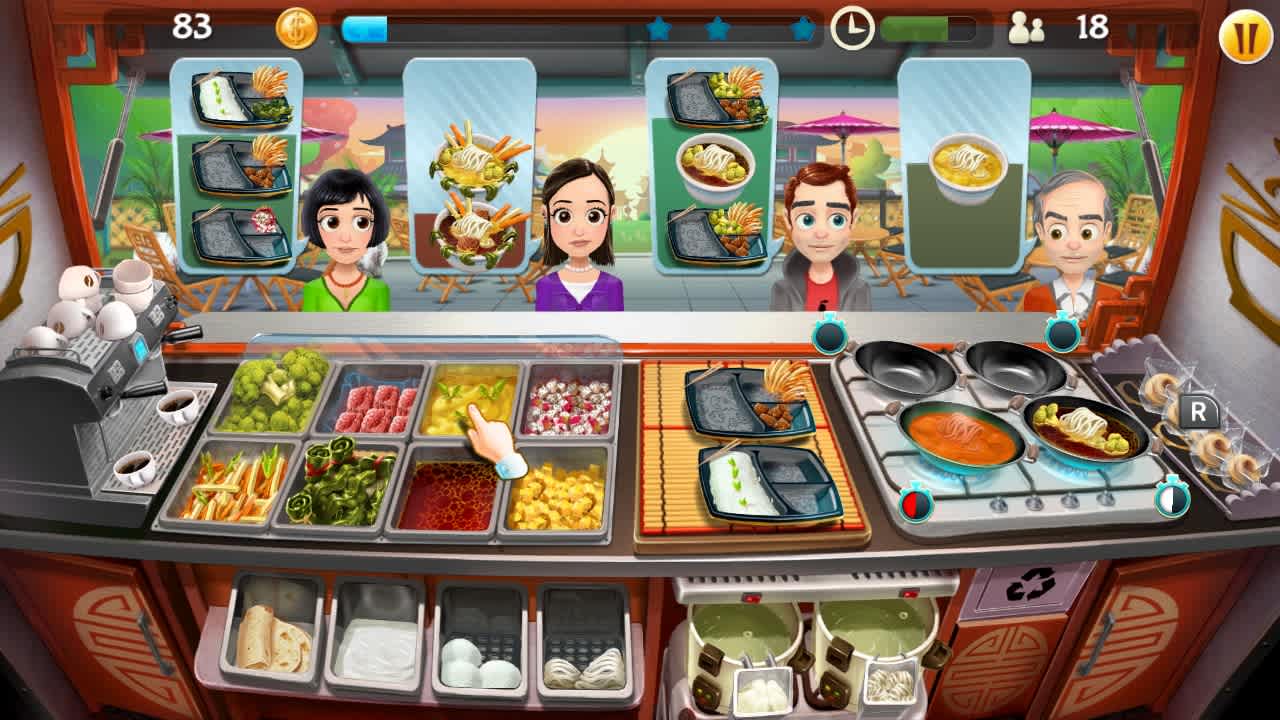Click the gold coin icon in the top bar
This screenshot has height=720, width=1280.
pyautogui.click(x=295, y=28)
